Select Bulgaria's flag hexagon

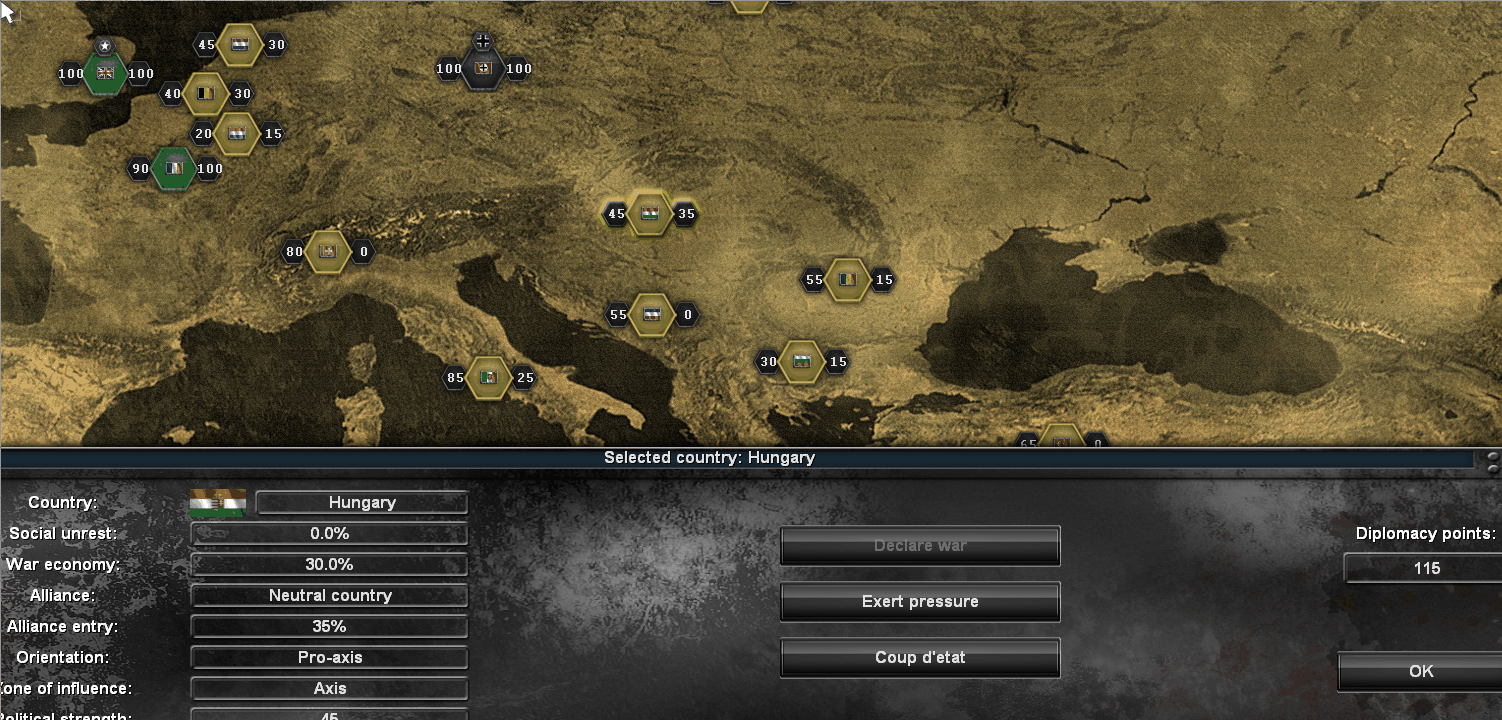tap(801, 361)
